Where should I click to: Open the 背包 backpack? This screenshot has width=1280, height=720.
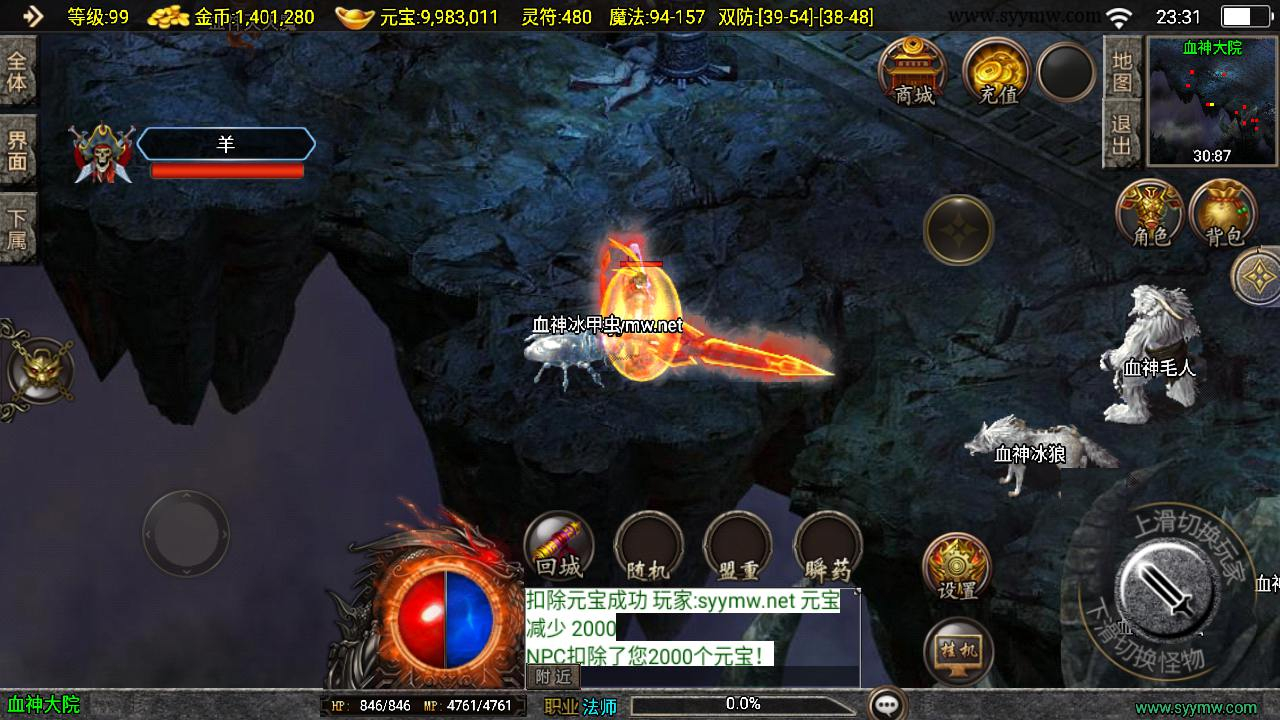point(1223,212)
